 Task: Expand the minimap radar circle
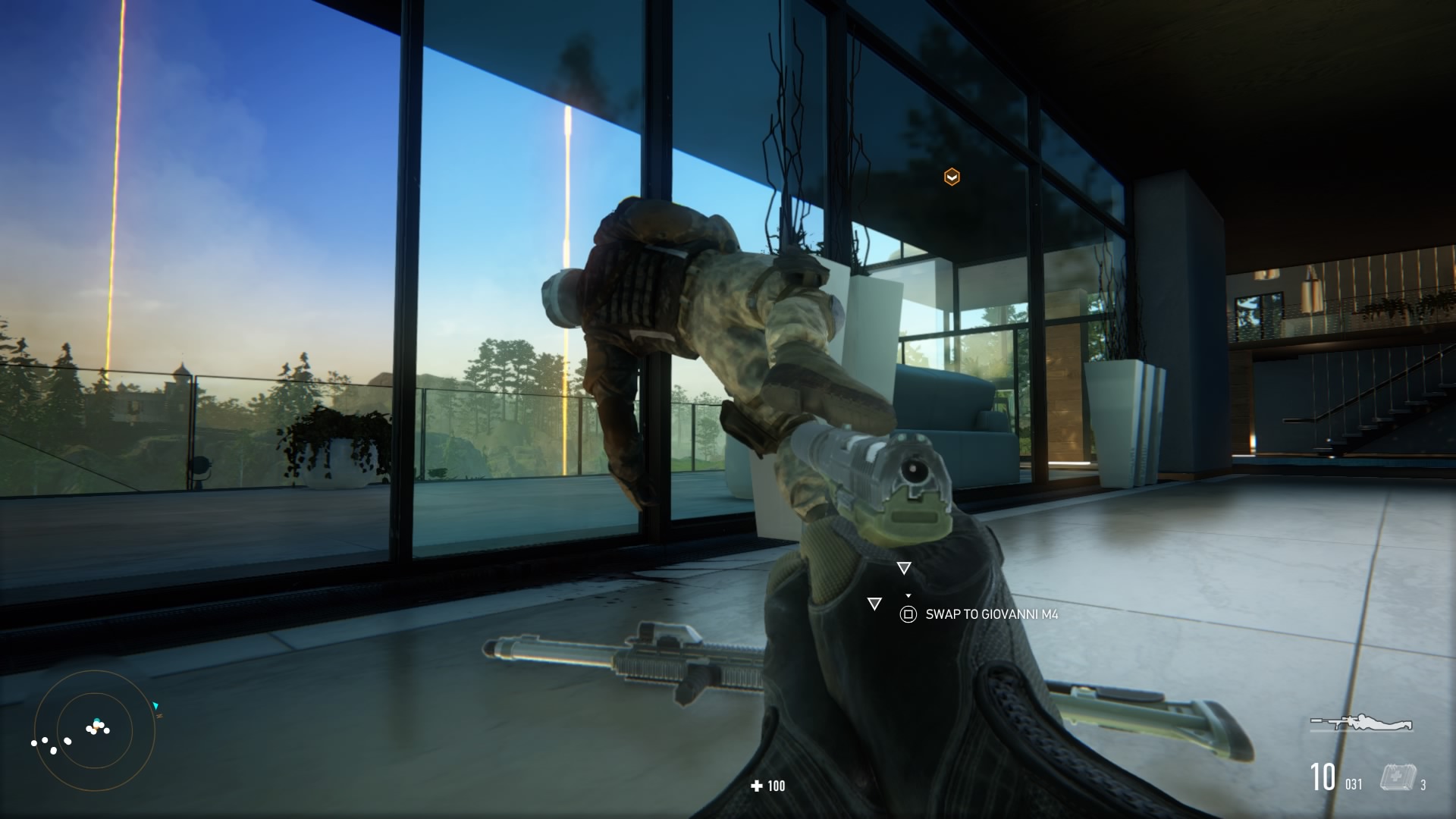pos(93,730)
